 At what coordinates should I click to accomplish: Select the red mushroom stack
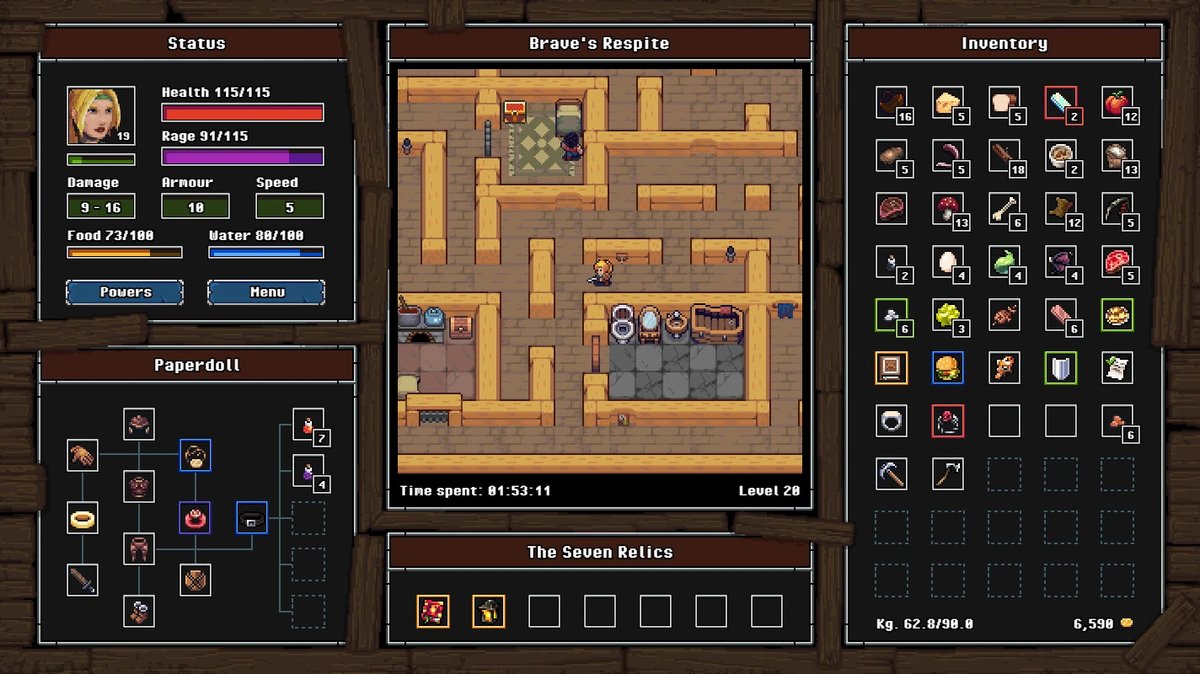pyautogui.click(x=946, y=208)
